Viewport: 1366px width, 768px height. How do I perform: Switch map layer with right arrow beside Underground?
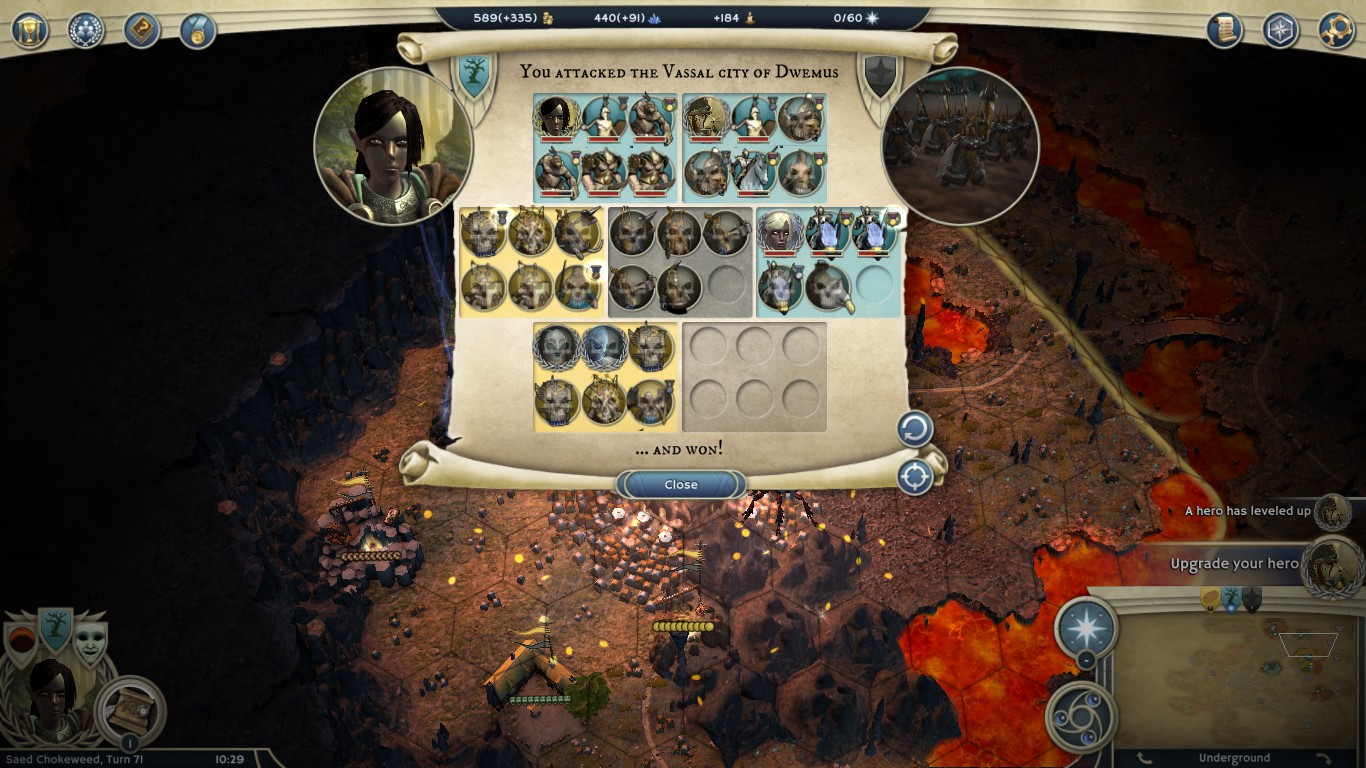click(1324, 759)
